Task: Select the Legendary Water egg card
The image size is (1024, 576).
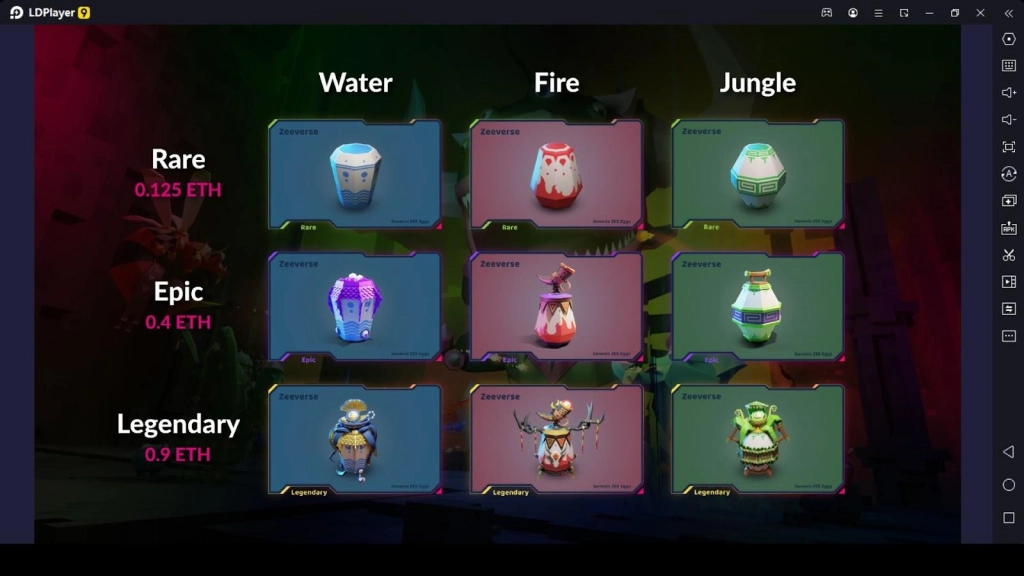Action: 355,440
